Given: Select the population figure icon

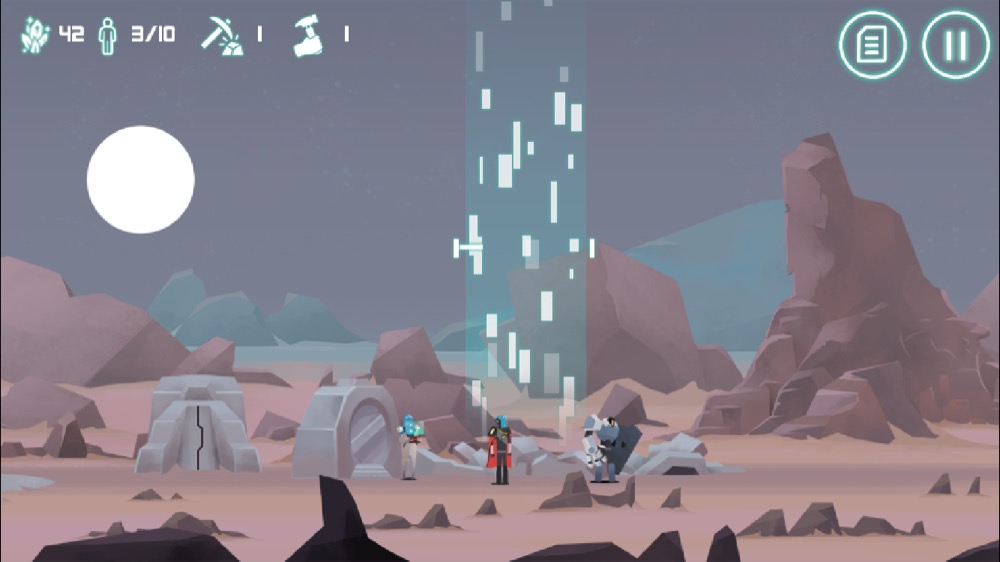Looking at the screenshot, I should [107, 35].
